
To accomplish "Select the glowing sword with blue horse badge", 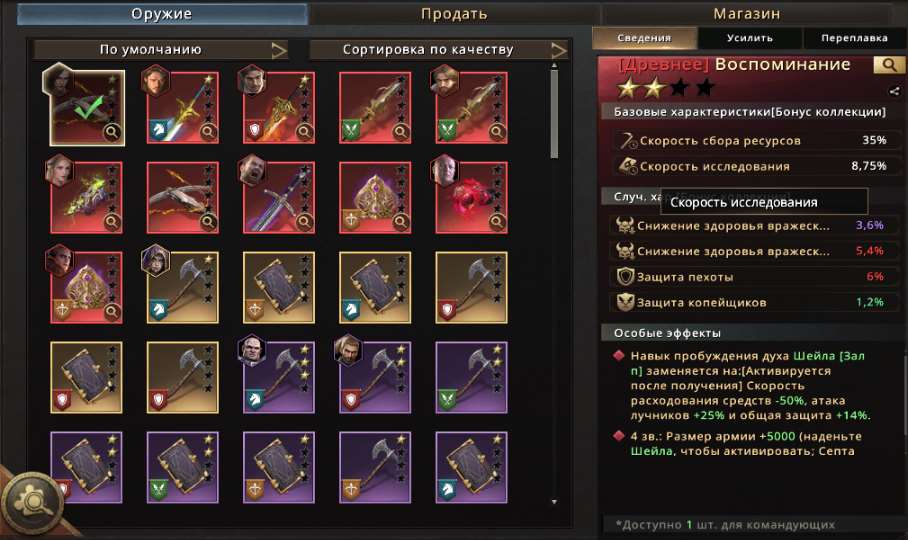I will point(183,107).
